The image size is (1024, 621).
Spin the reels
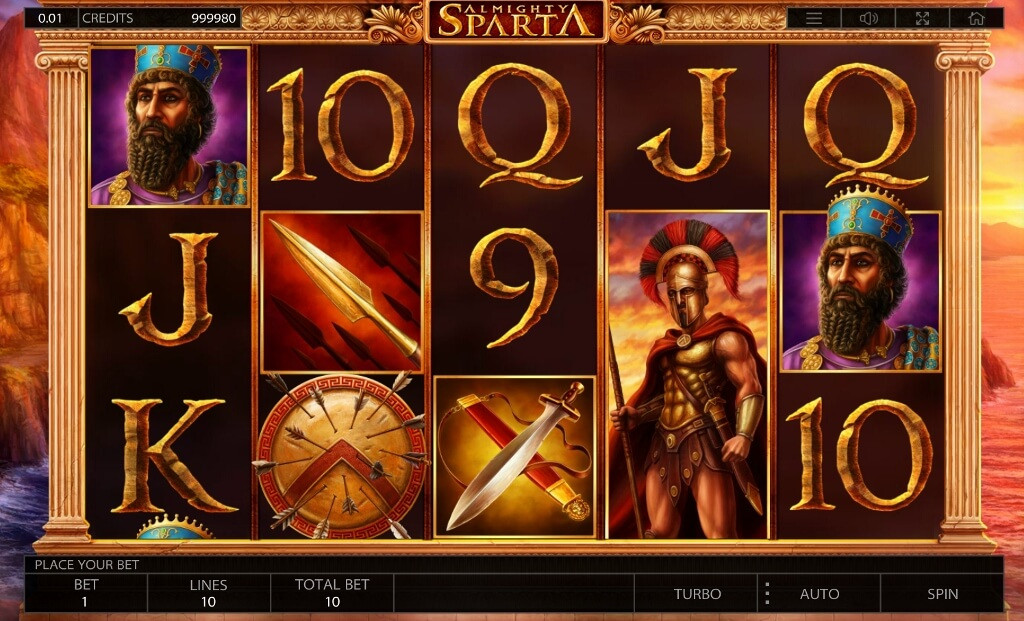click(942, 593)
